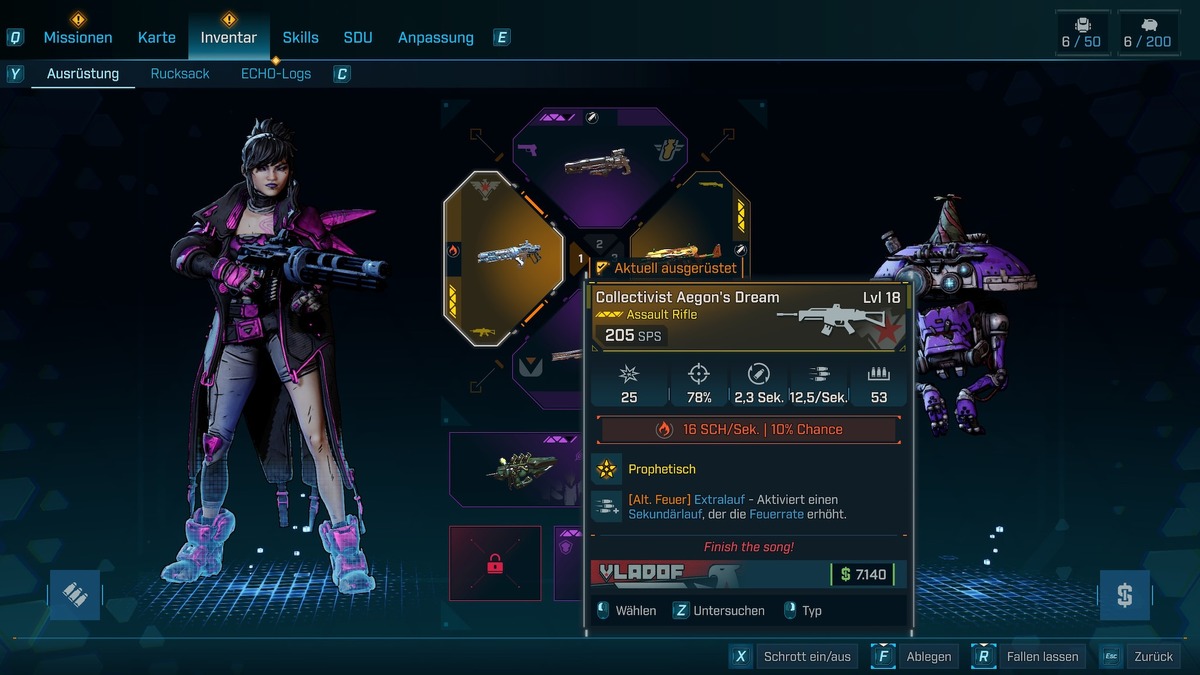Select the equipped assault rifle slot
The height and width of the screenshot is (675, 1200).
pos(504,257)
